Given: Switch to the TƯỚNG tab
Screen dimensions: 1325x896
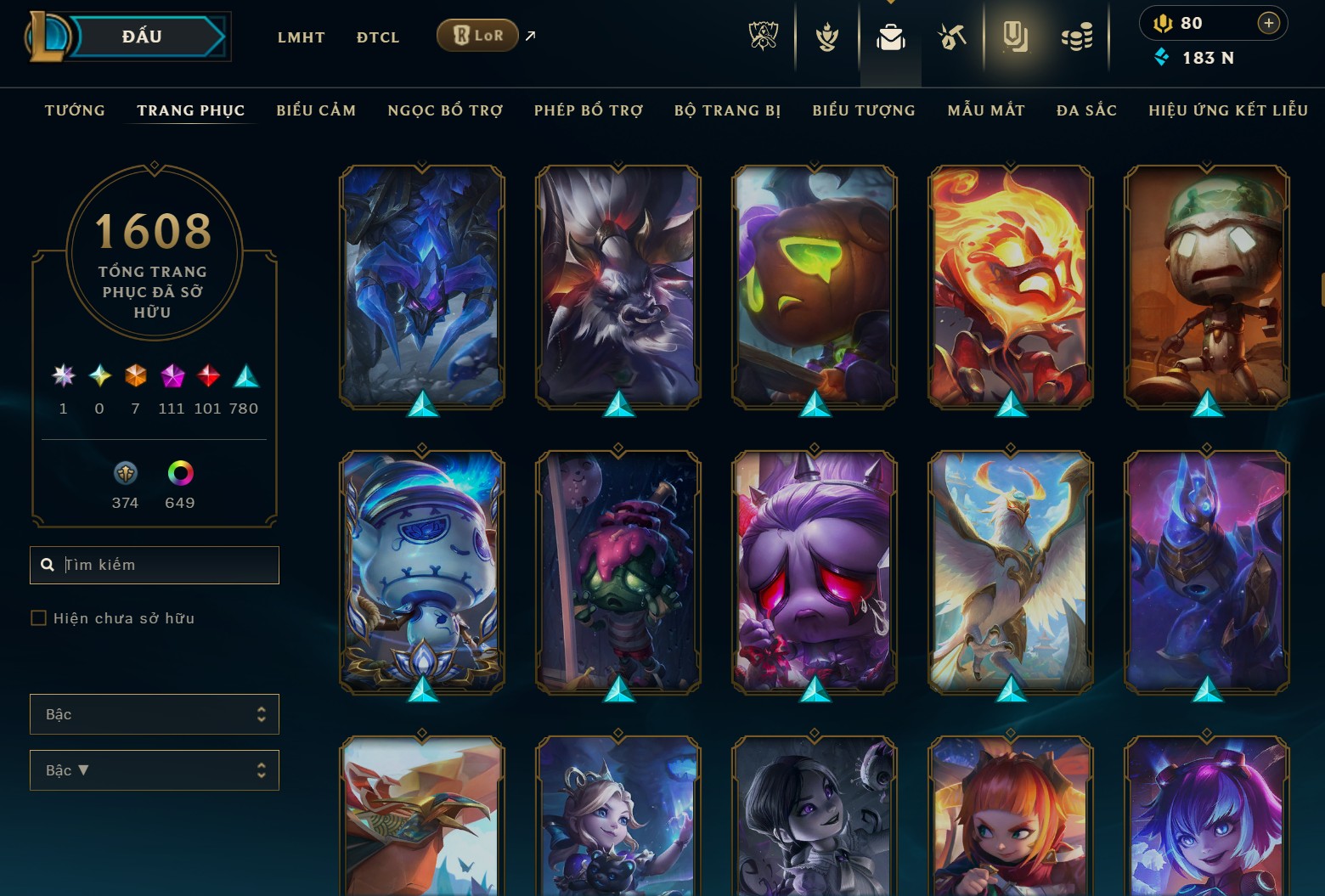Looking at the screenshot, I should click(x=75, y=110).
